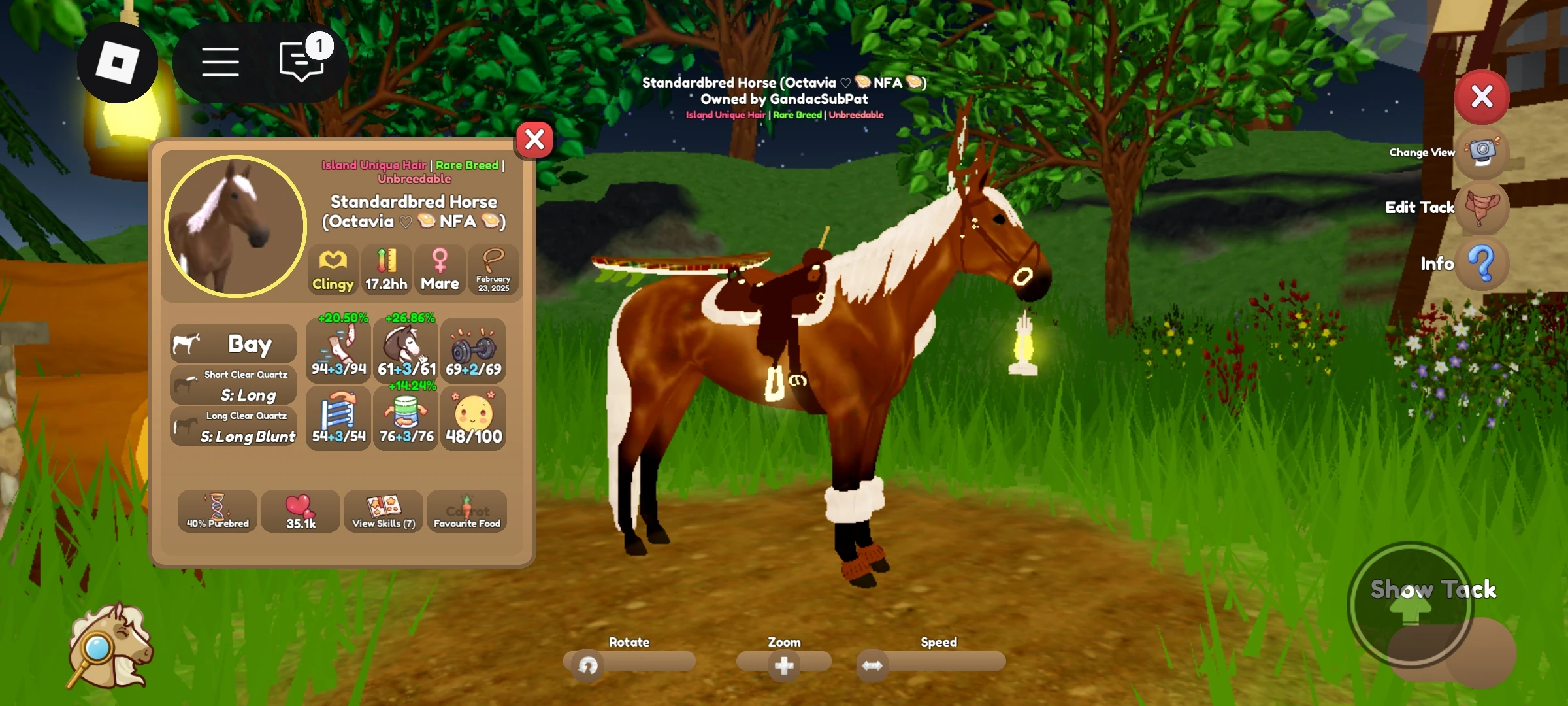Select the Mare gender symbol icon

[440, 270]
